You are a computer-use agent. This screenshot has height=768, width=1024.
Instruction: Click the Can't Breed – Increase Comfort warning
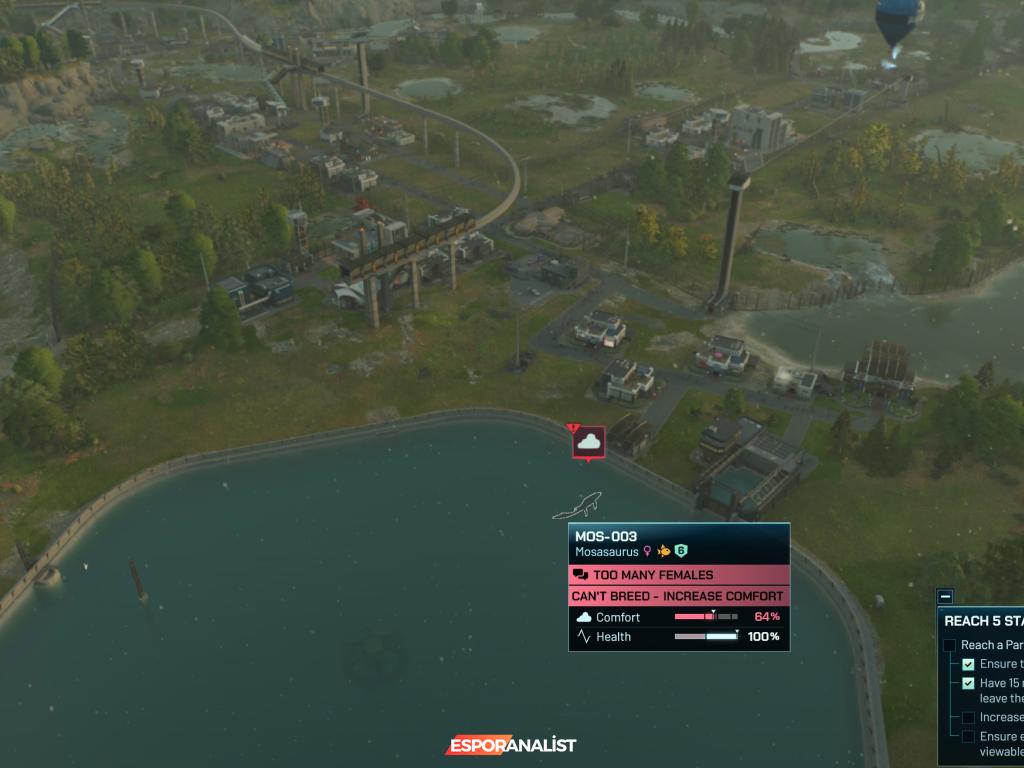(x=678, y=596)
